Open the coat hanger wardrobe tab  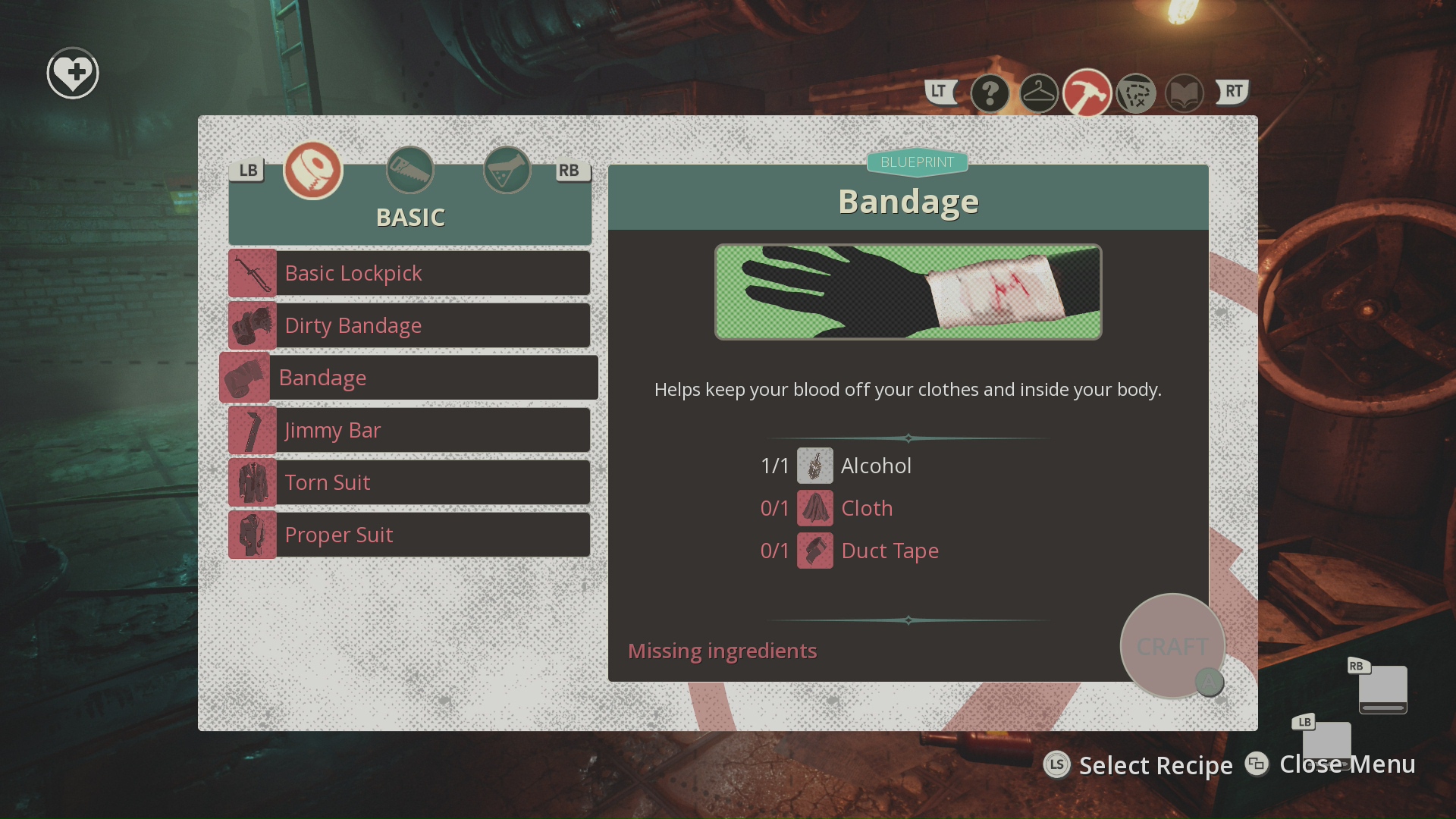1038,94
